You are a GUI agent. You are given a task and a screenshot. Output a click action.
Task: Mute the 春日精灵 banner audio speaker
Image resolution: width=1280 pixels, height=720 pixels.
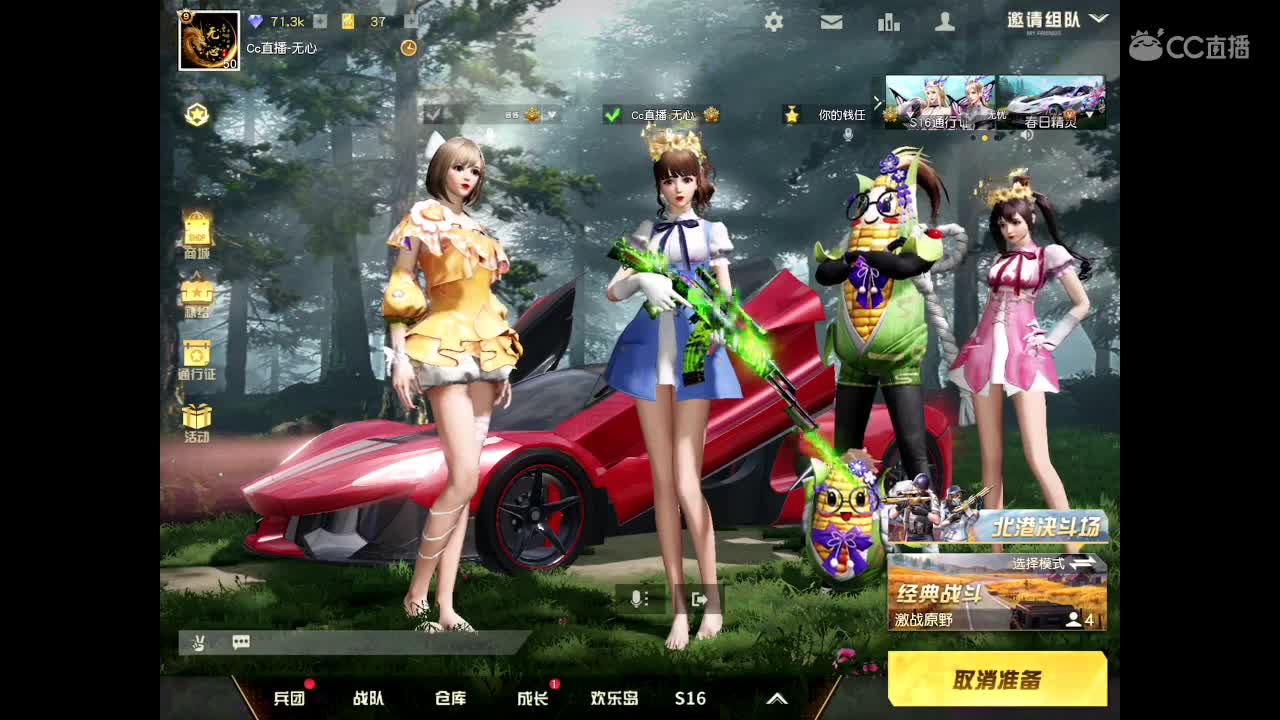pos(1027,136)
